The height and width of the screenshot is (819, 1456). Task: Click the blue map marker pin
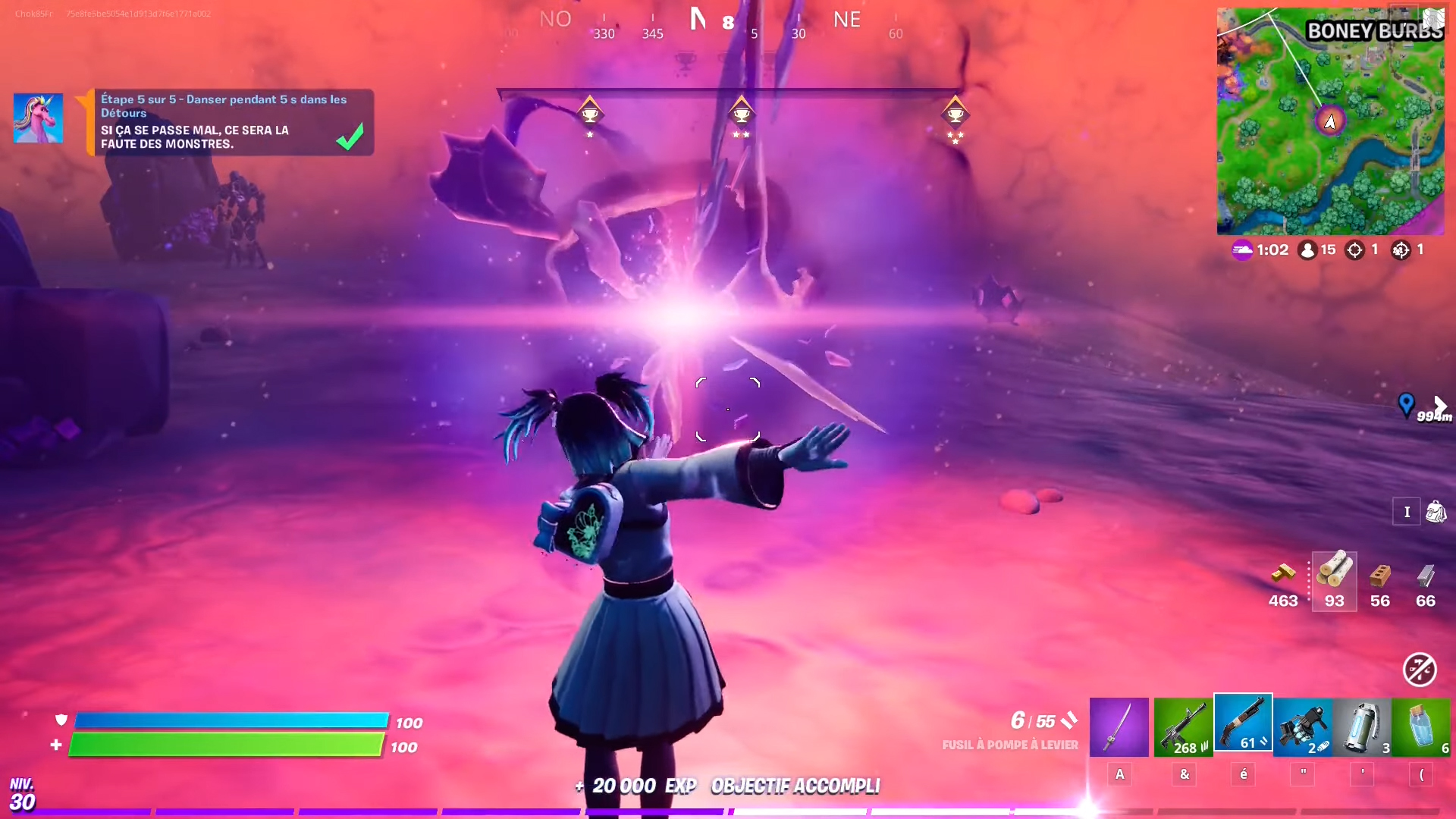(1406, 405)
